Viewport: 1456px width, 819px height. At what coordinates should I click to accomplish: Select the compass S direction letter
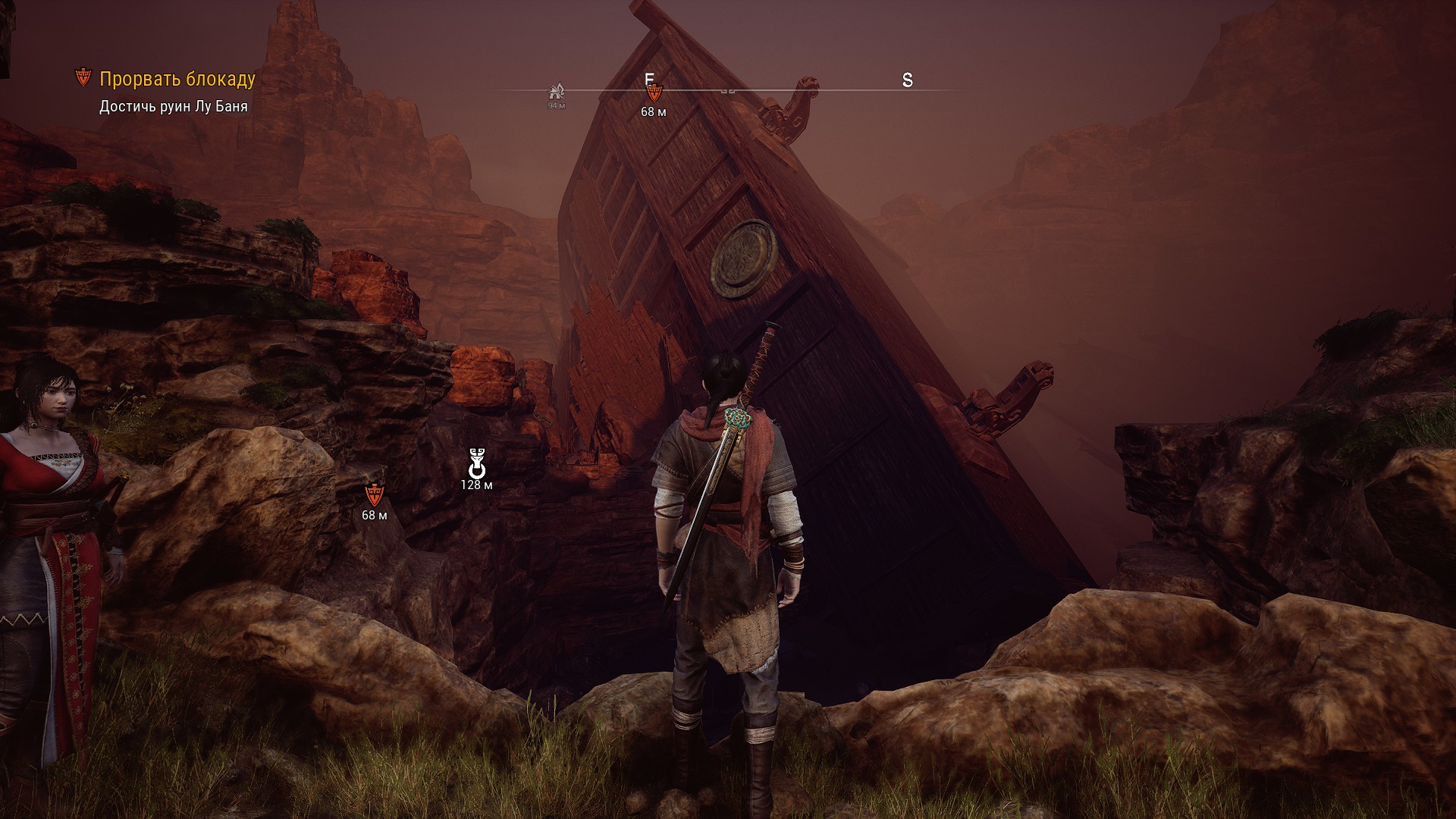tap(907, 80)
